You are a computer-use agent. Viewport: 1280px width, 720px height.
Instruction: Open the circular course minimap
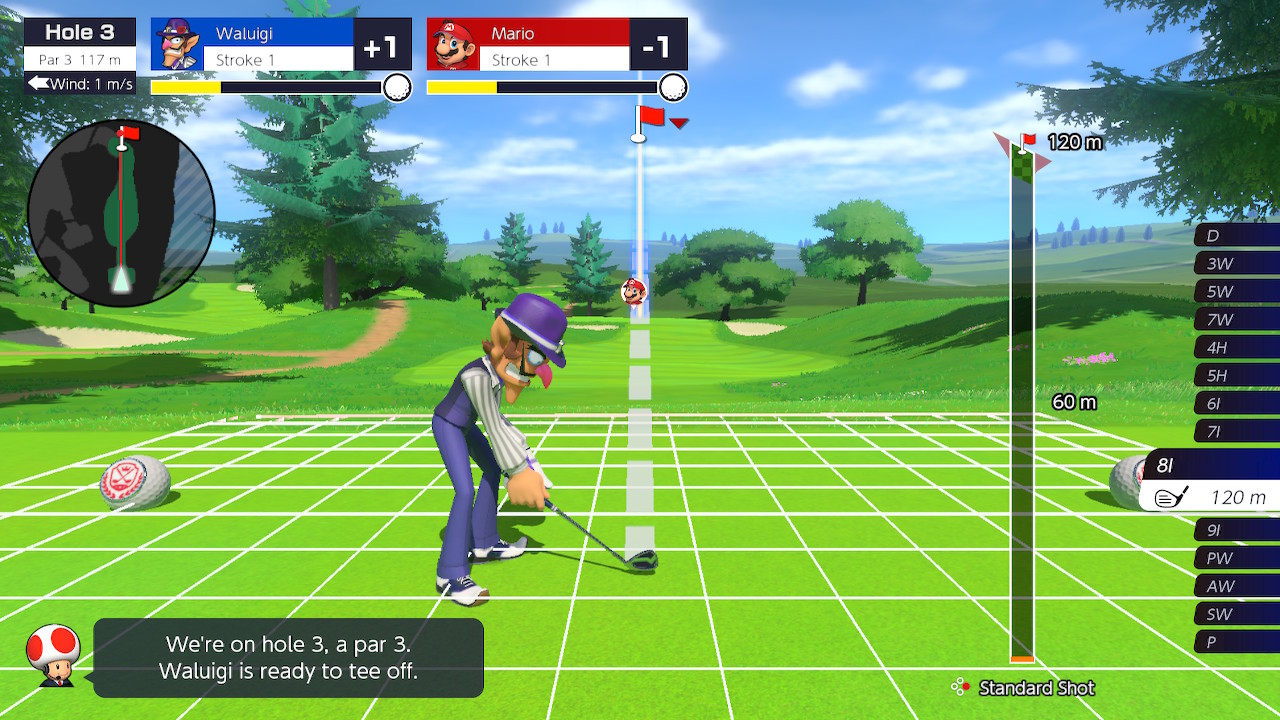121,213
